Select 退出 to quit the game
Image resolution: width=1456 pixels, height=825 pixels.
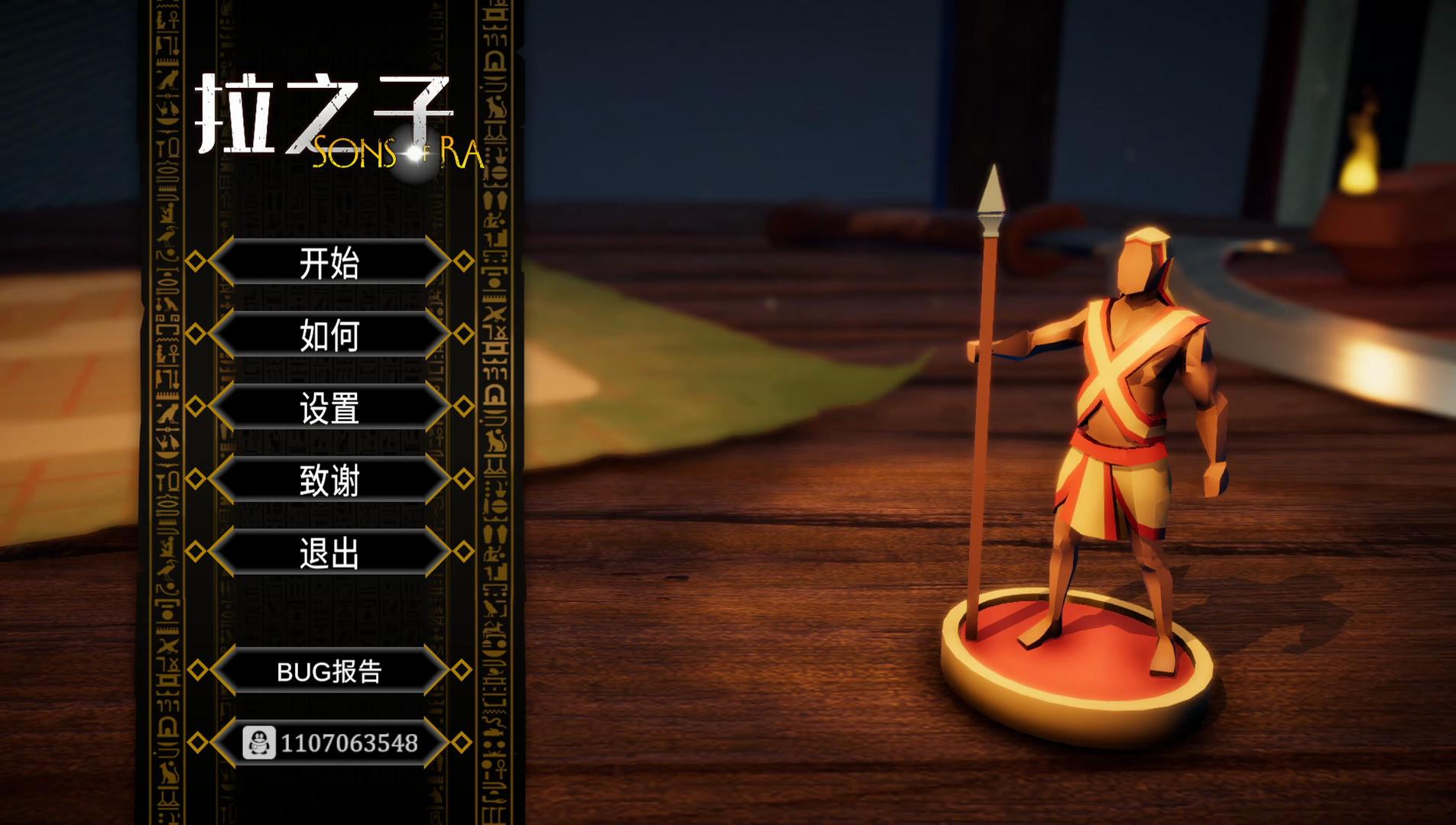tap(330, 552)
